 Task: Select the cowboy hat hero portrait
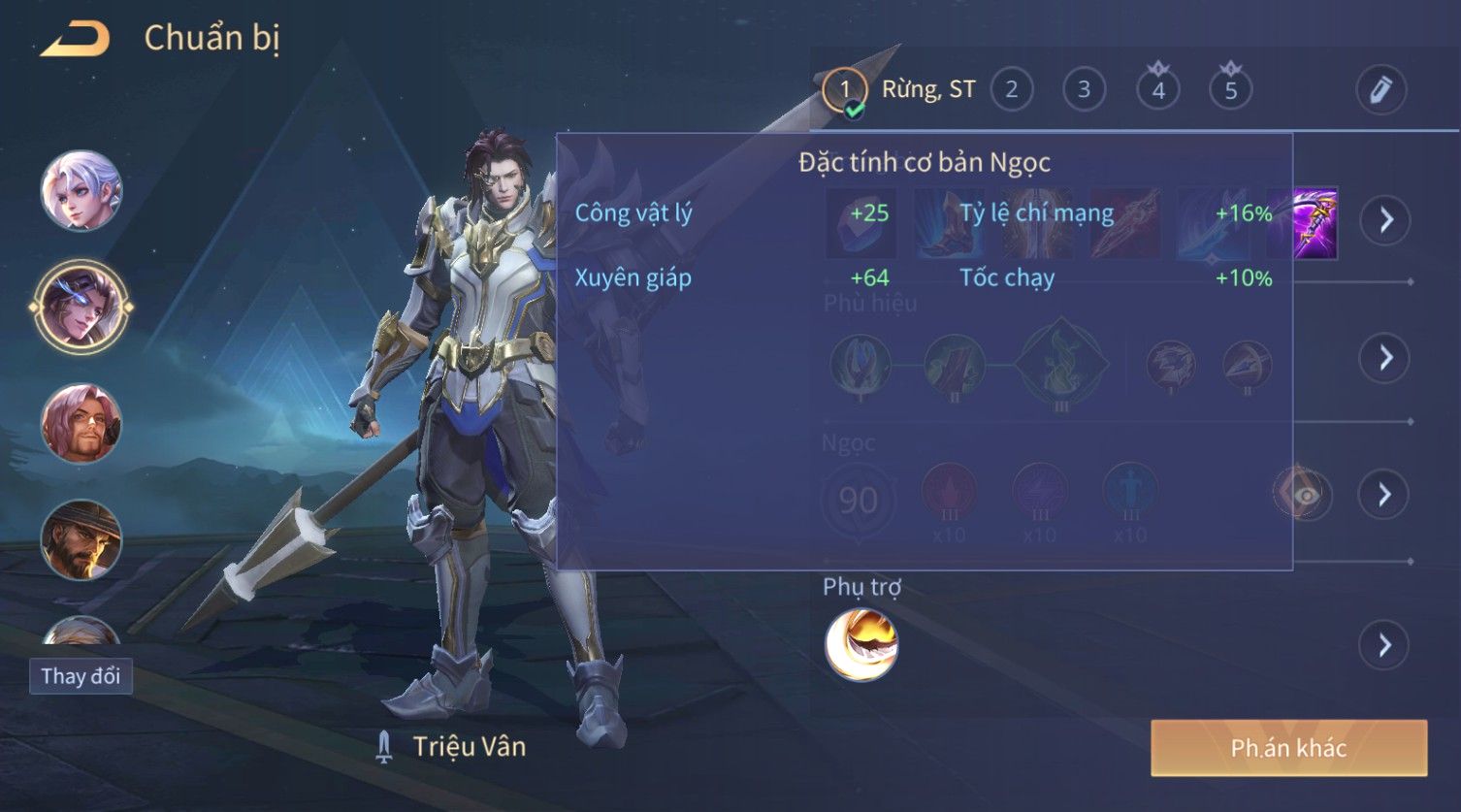coord(81,539)
